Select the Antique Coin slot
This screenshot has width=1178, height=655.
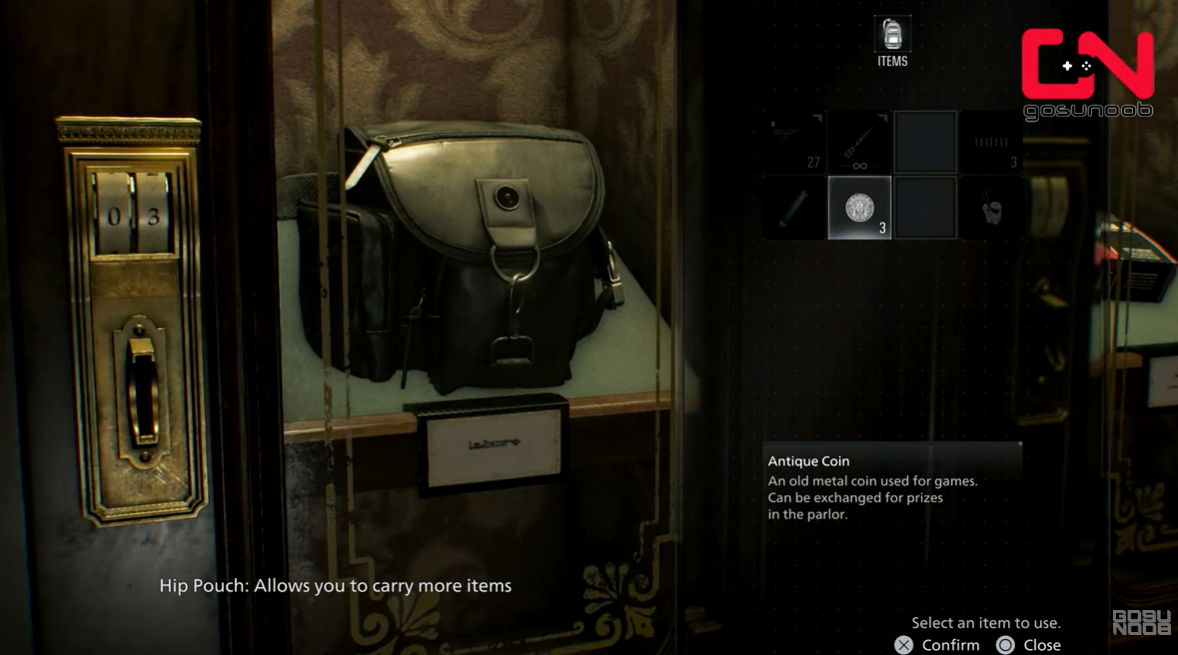[x=860, y=208]
